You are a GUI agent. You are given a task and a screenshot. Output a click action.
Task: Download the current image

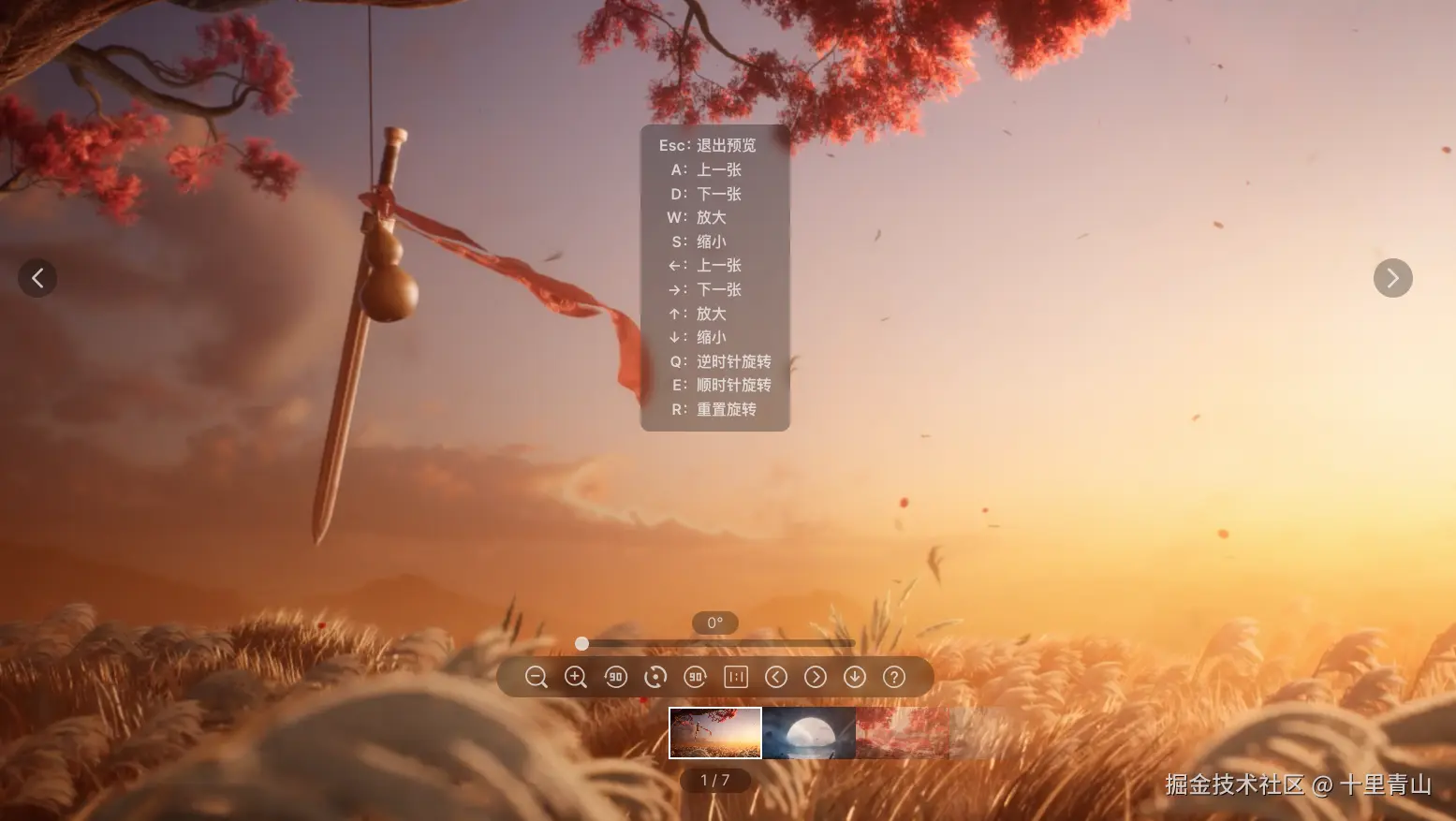(855, 677)
